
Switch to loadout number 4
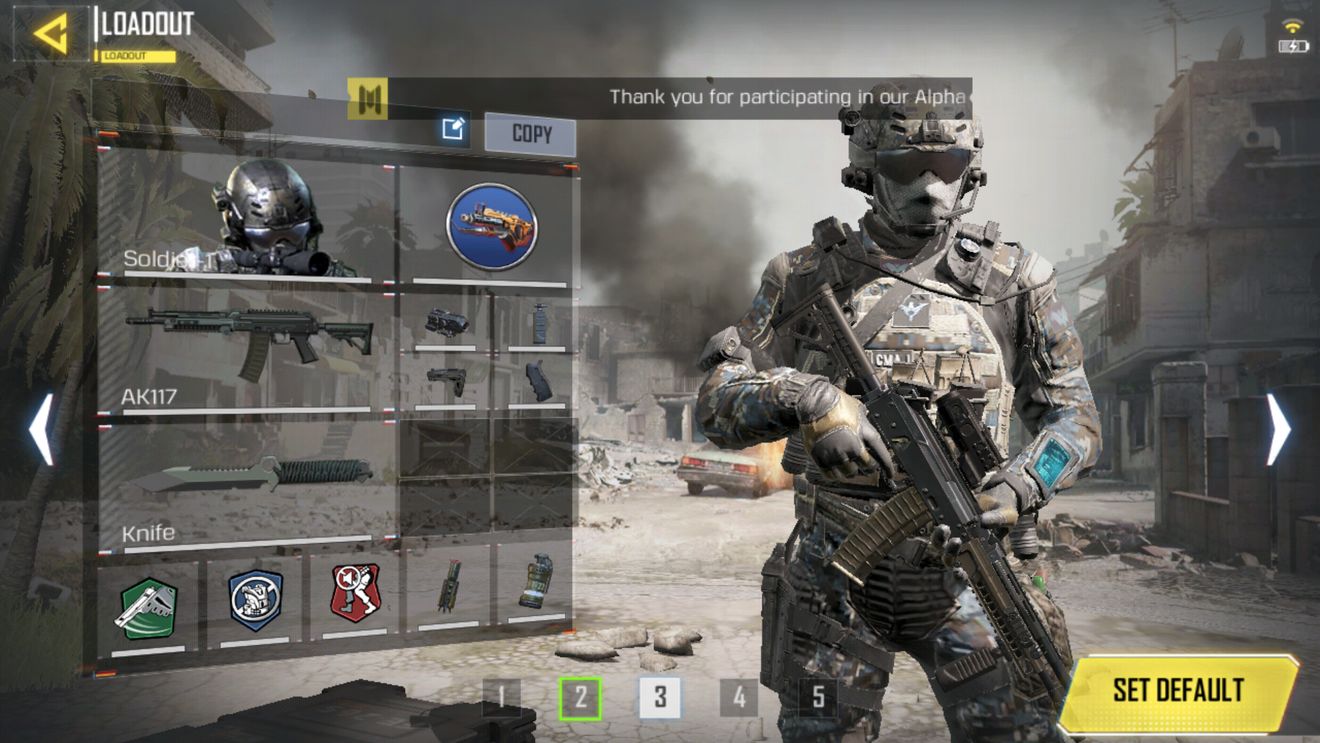[739, 697]
